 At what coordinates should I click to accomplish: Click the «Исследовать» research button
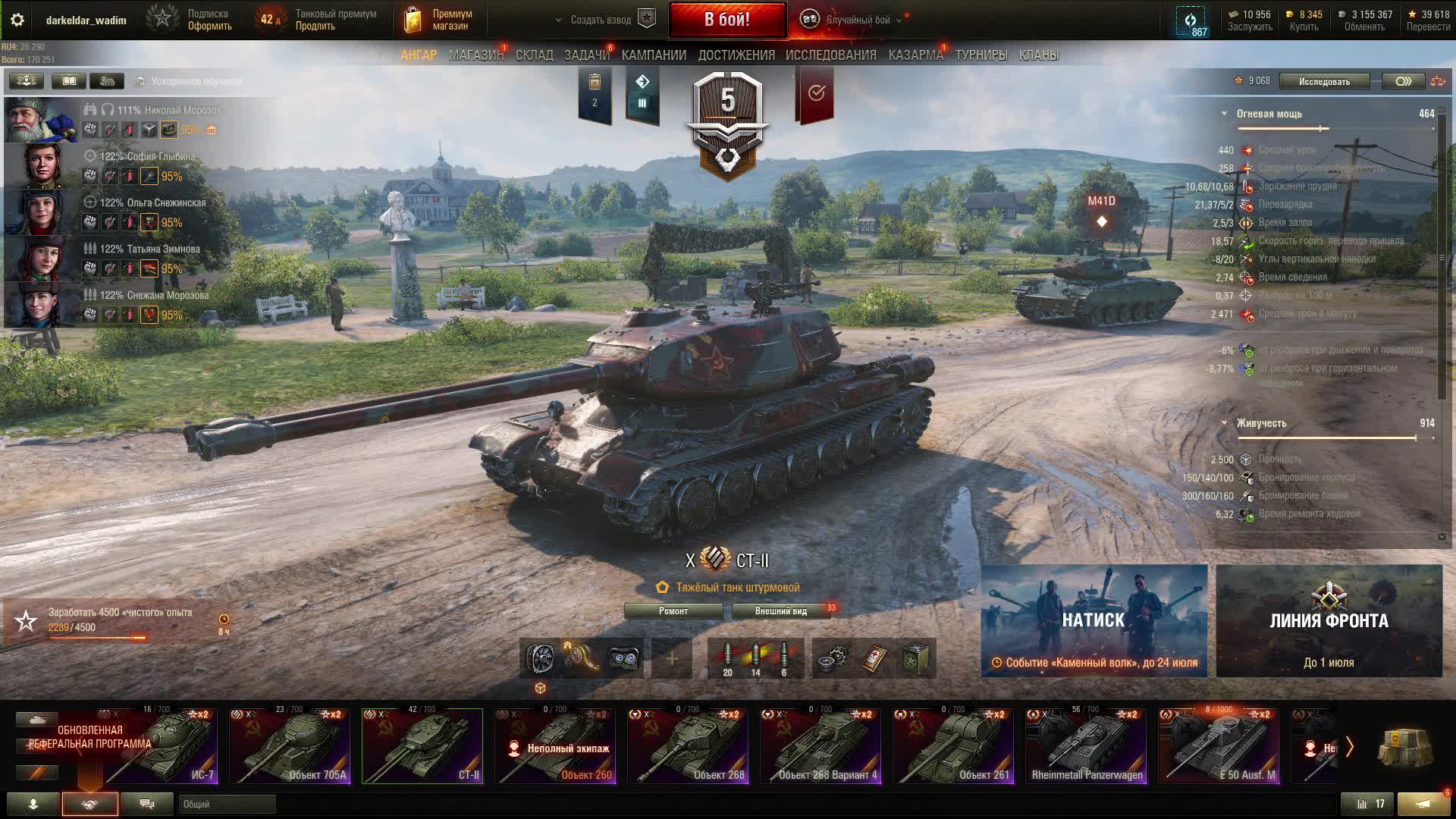click(x=1324, y=81)
